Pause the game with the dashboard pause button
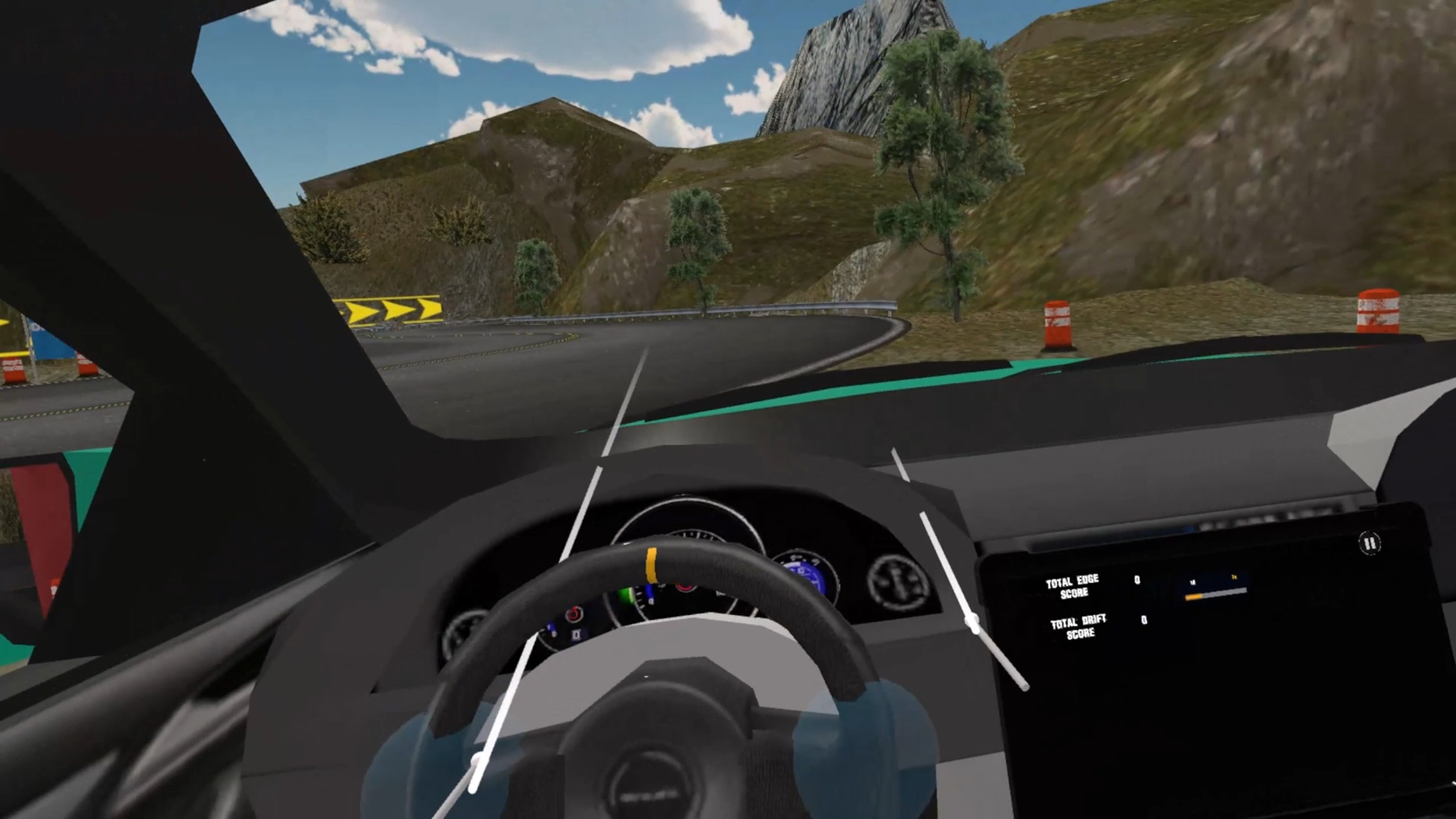The image size is (1456, 819). click(x=1370, y=543)
